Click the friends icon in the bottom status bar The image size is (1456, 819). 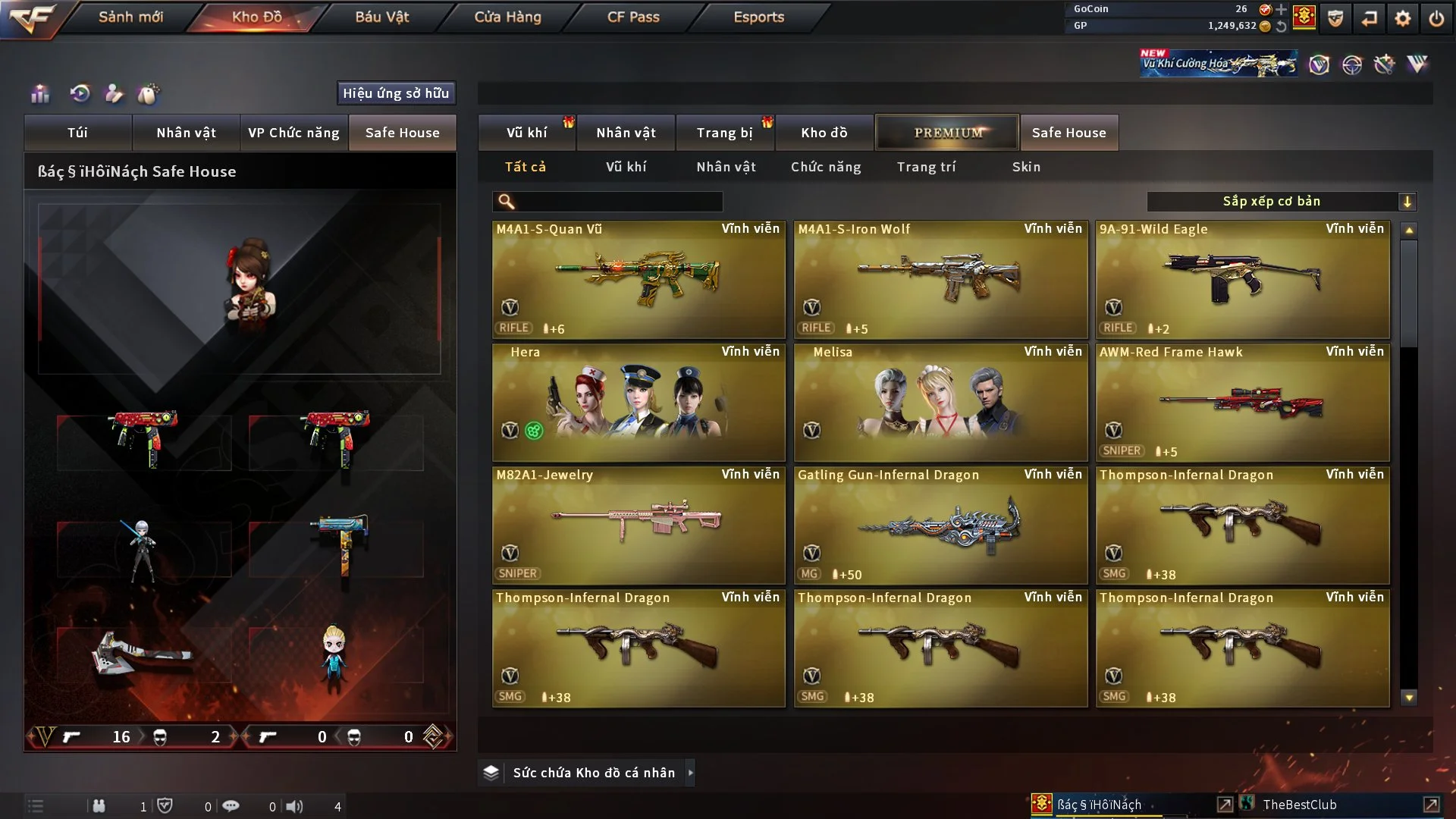[x=99, y=805]
